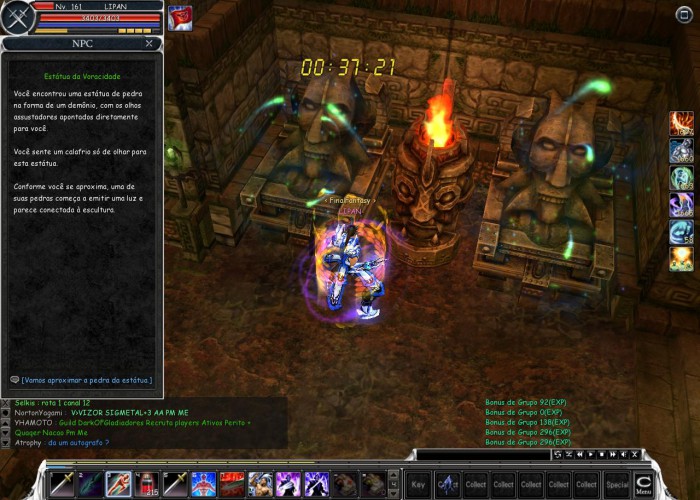Activate the green blade skill slot

click(90, 484)
